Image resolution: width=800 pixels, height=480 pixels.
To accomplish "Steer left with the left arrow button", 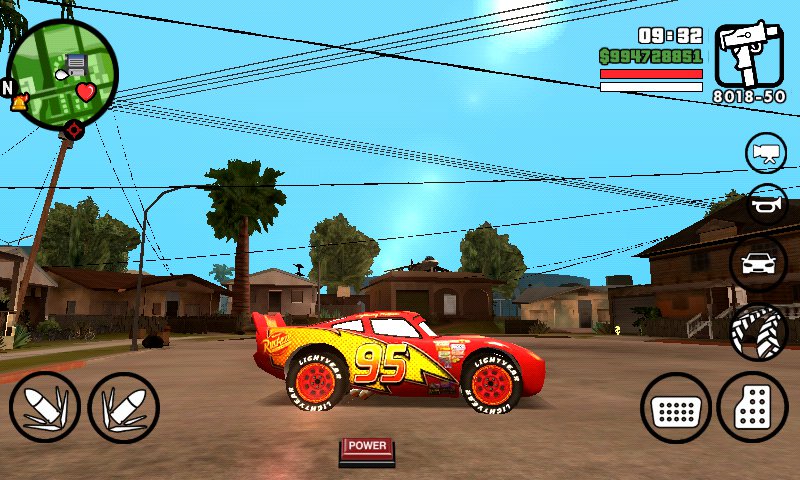I will pos(45,408).
